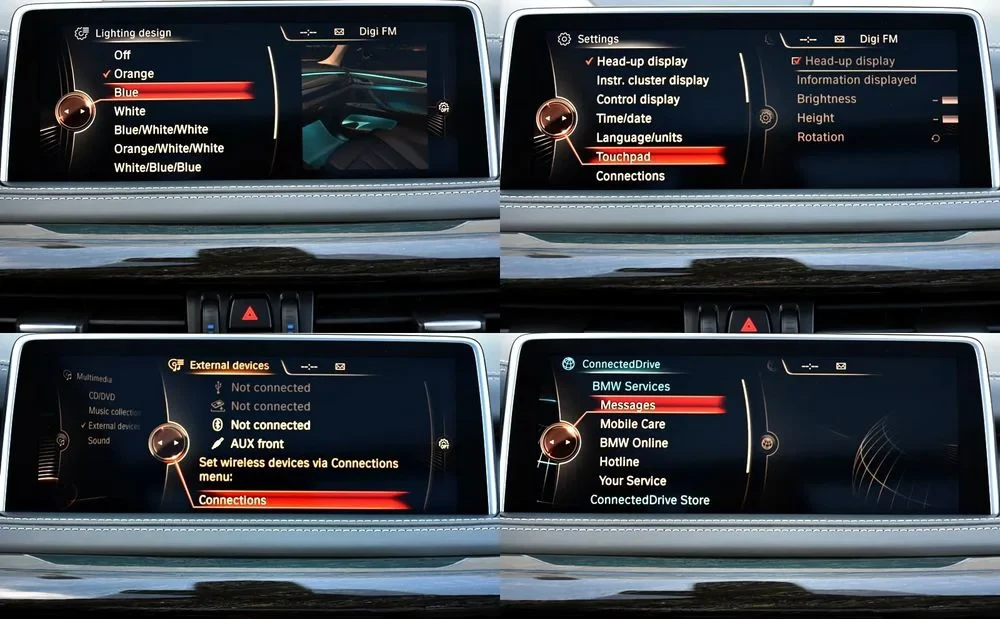Go to Time/date settings
This screenshot has height=619, width=1000.
(623, 118)
